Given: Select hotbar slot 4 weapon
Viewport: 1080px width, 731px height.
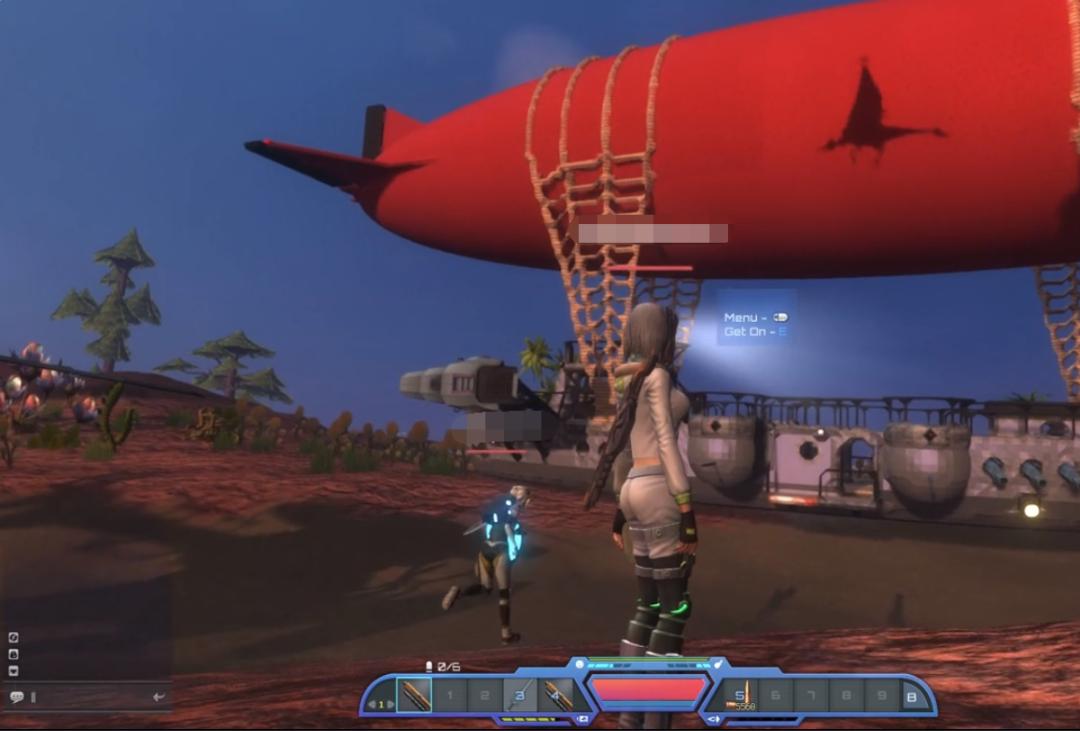Looking at the screenshot, I should point(555,695).
